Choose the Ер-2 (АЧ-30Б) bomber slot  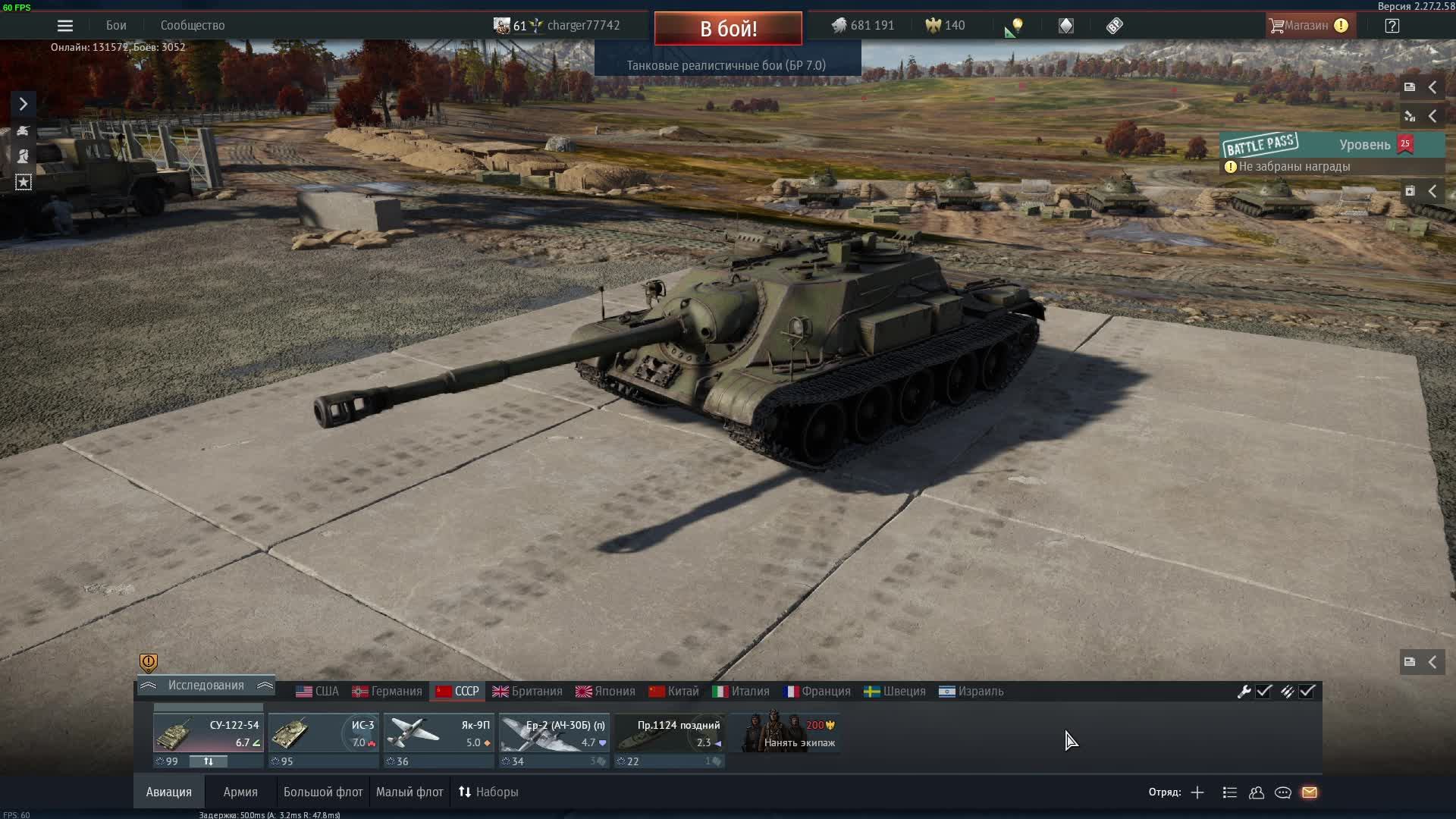[554, 733]
